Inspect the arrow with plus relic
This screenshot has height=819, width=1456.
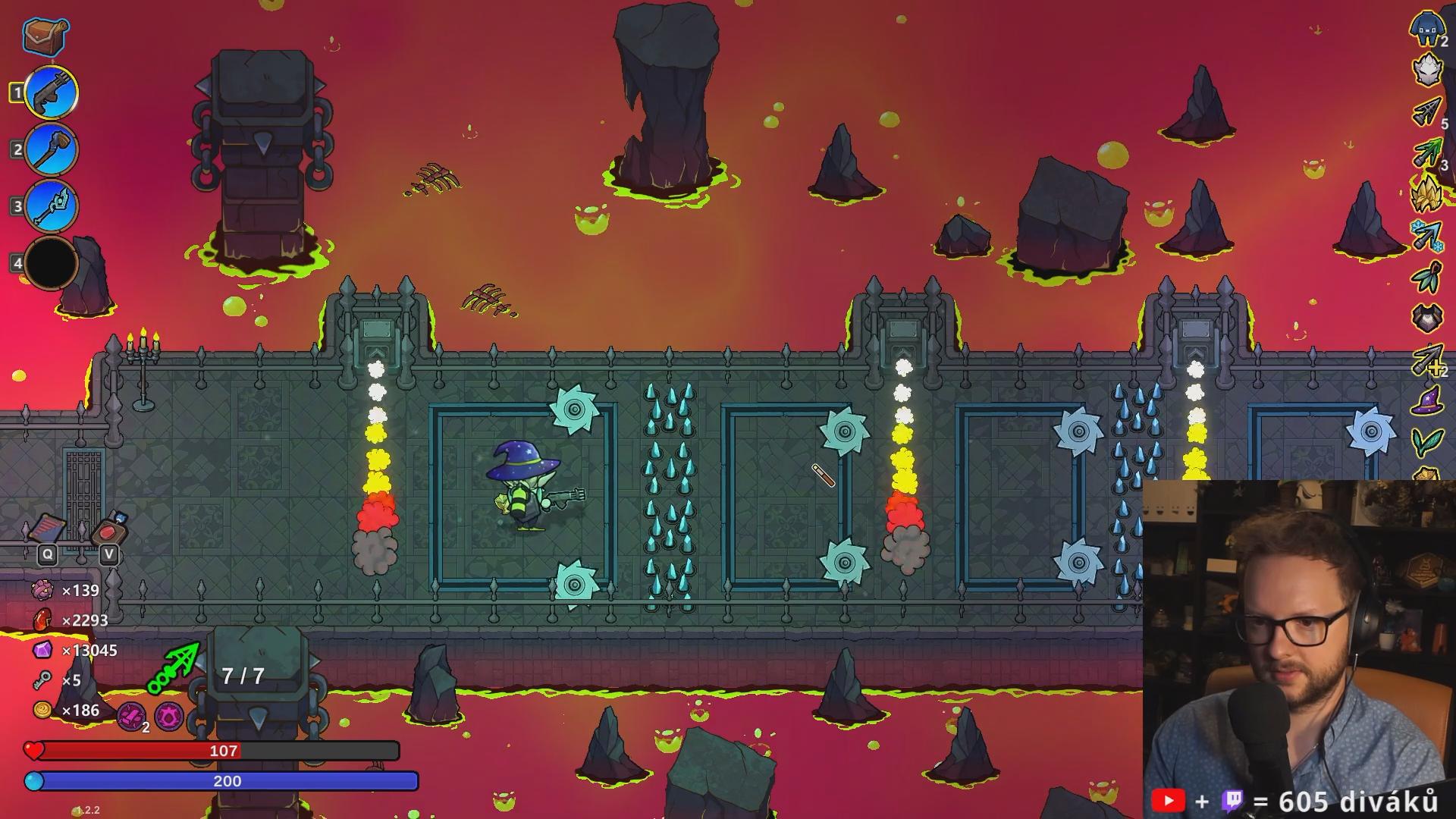click(1427, 359)
